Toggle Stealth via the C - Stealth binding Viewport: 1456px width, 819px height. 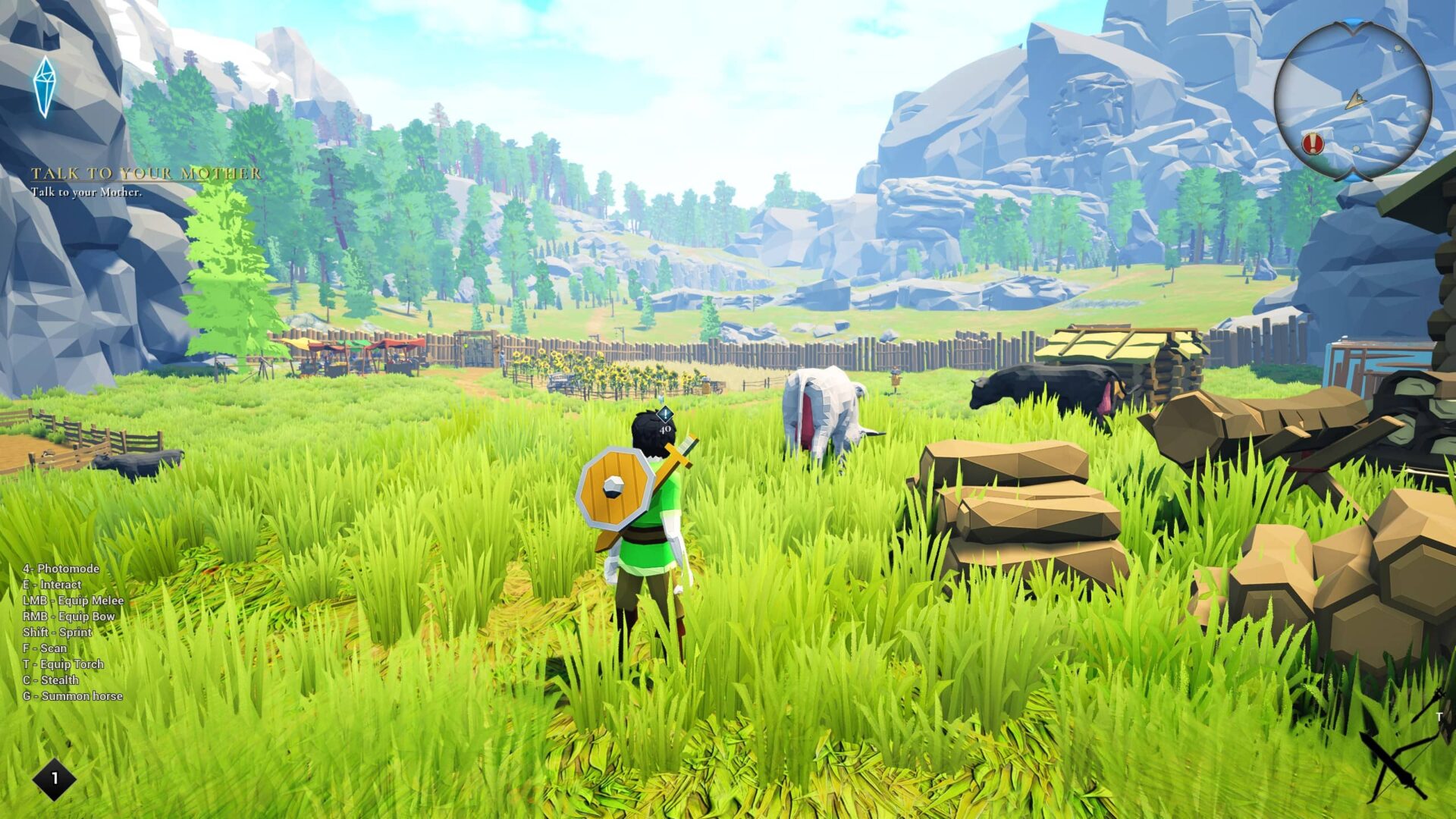point(52,680)
